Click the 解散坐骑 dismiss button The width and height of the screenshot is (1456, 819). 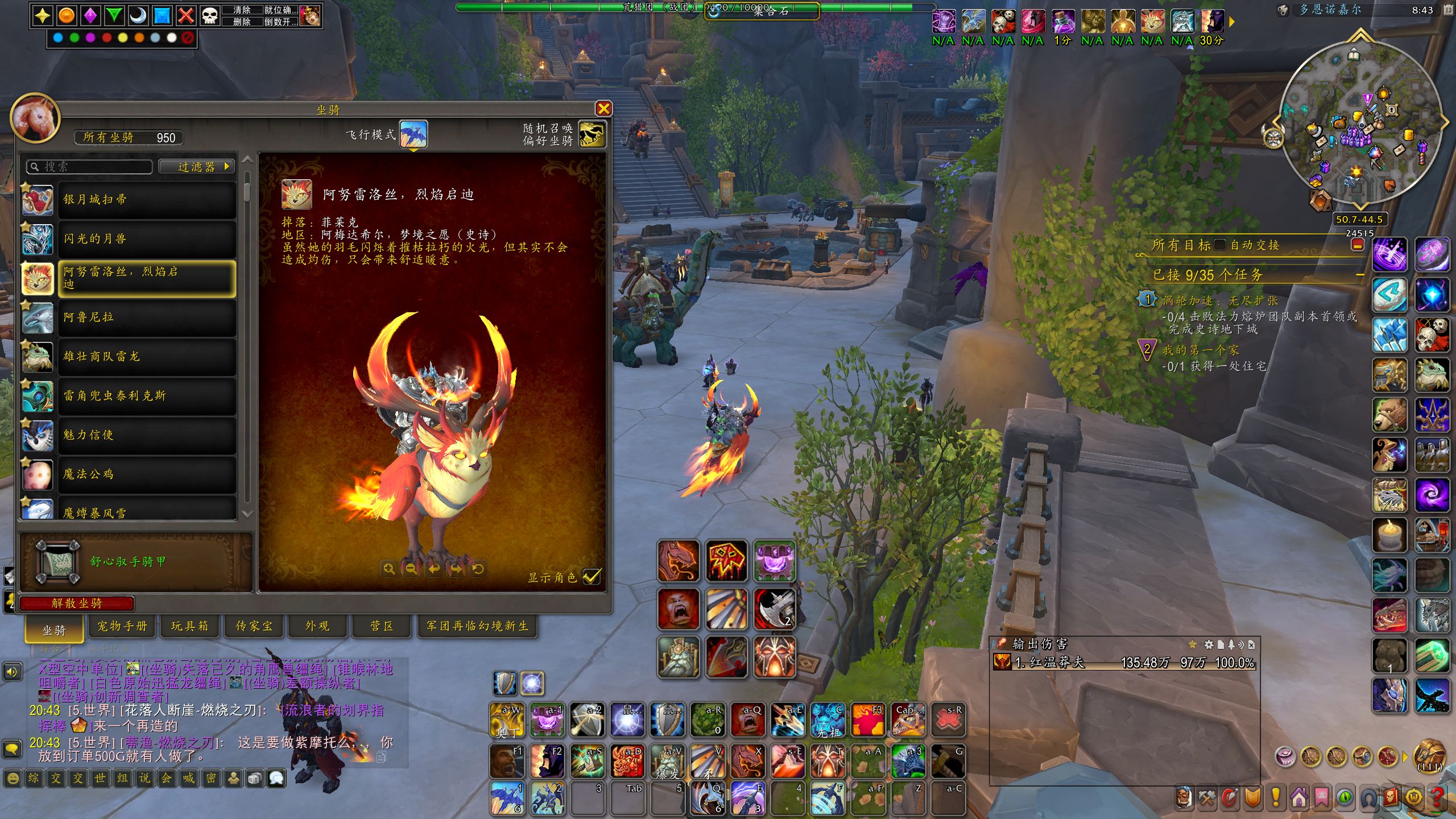(77, 603)
